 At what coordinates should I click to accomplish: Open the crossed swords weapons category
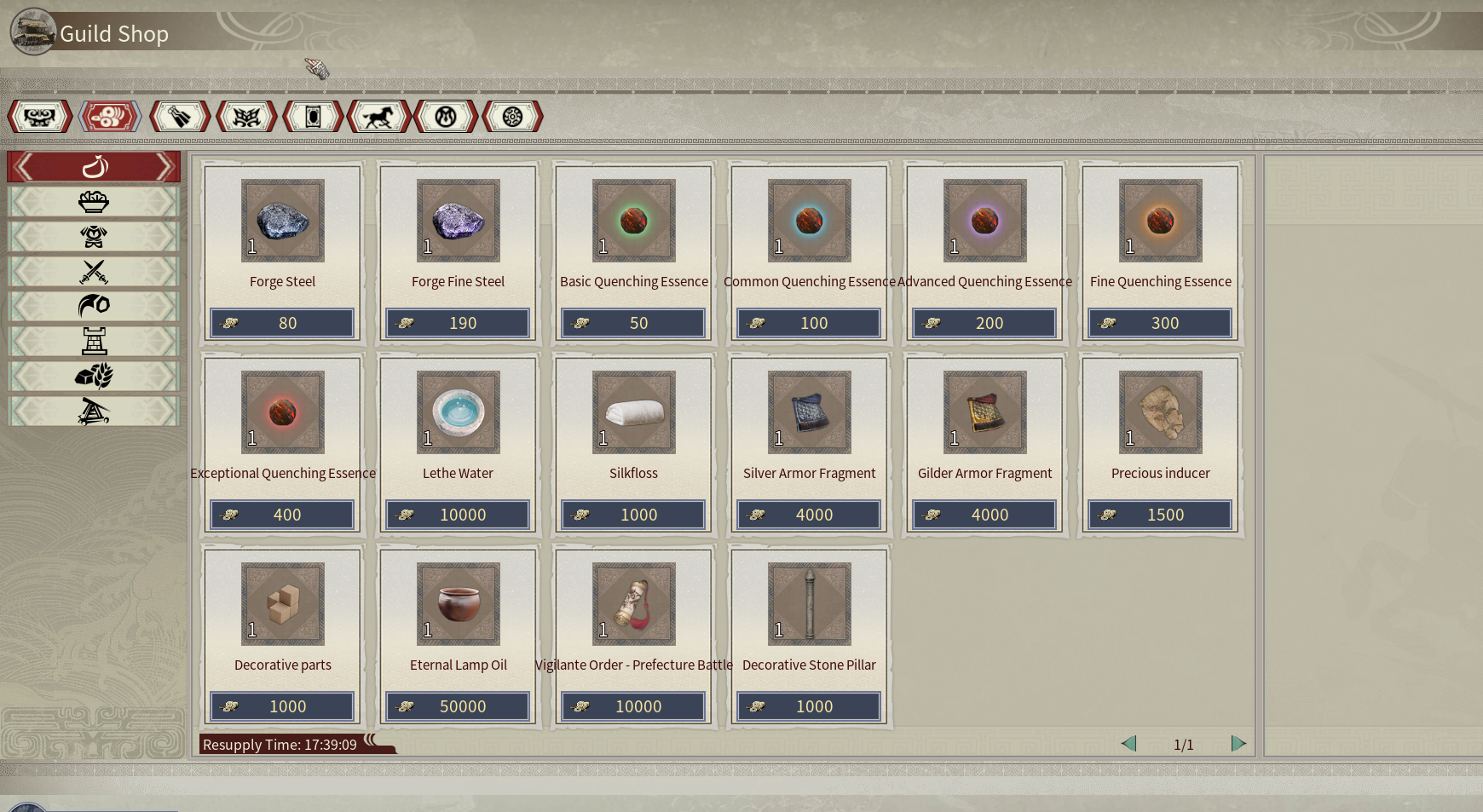tap(94, 272)
